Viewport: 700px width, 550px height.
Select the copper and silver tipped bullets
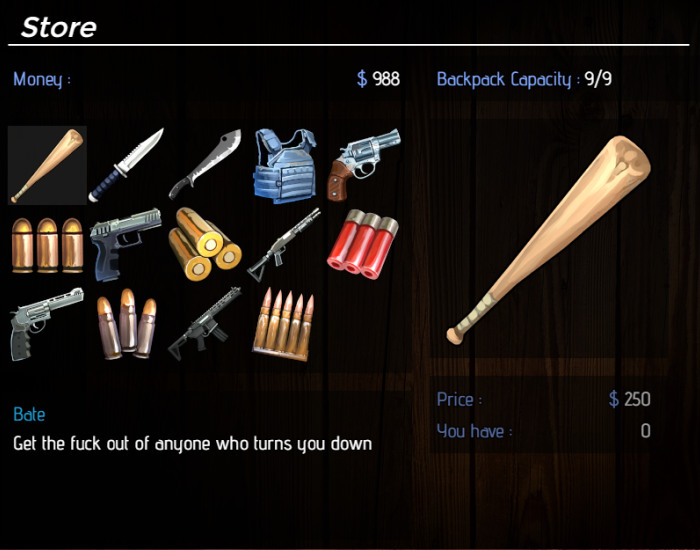(x=125, y=323)
